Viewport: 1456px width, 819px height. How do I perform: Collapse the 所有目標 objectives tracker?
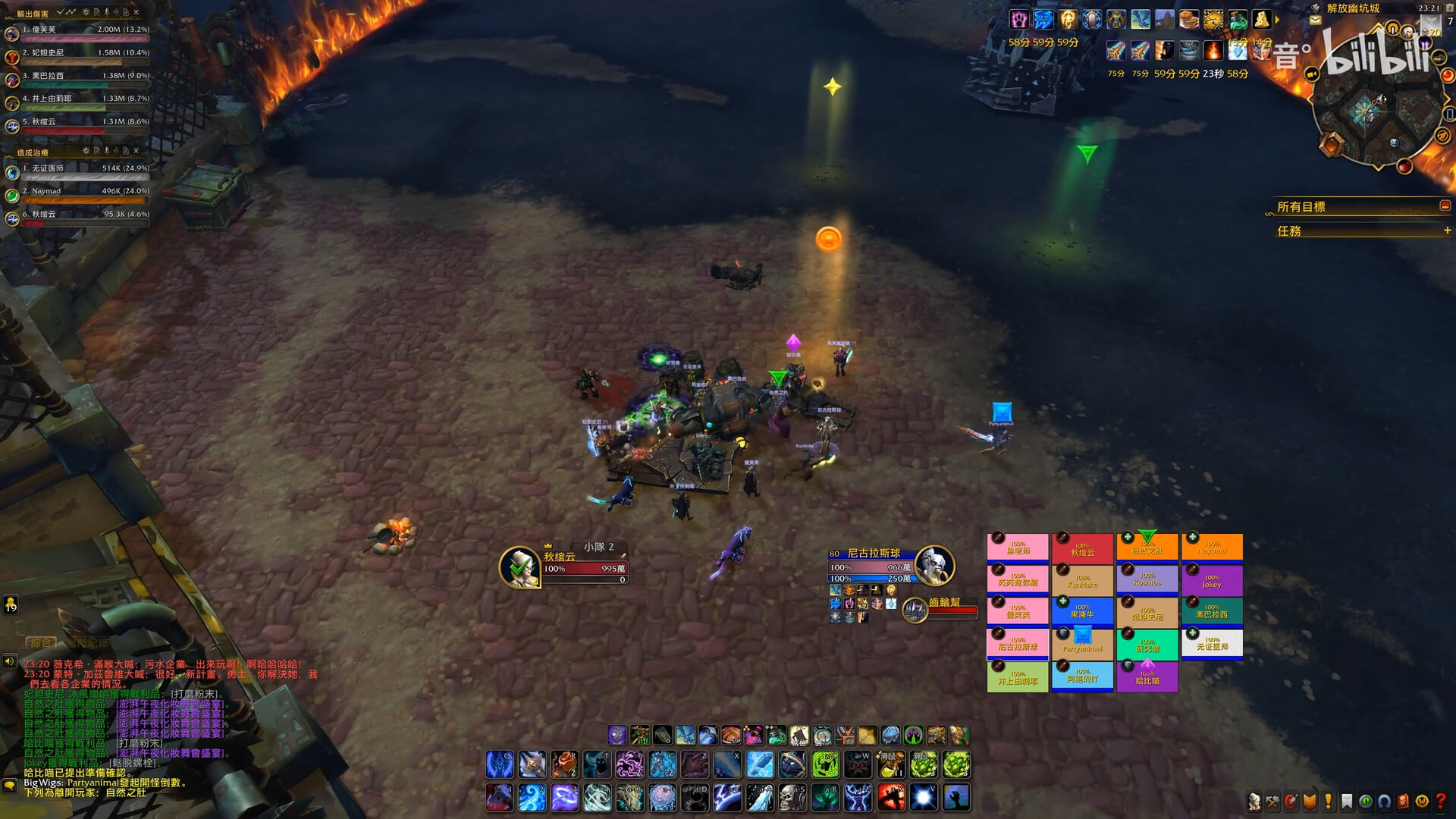coord(1445,206)
